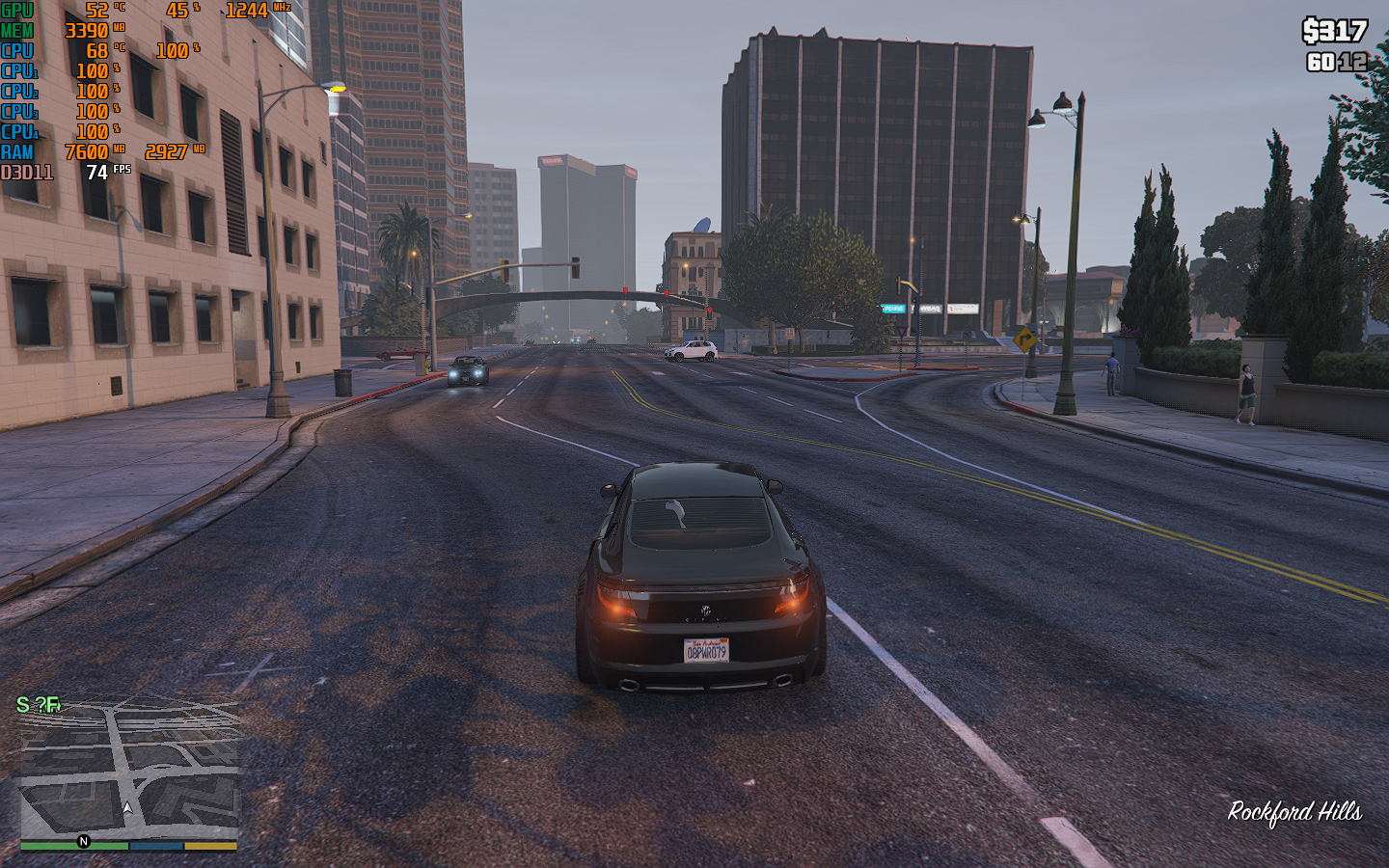Viewport: 1389px width, 868px height.
Task: Click the player arrow on the minimap
Action: click(127, 808)
